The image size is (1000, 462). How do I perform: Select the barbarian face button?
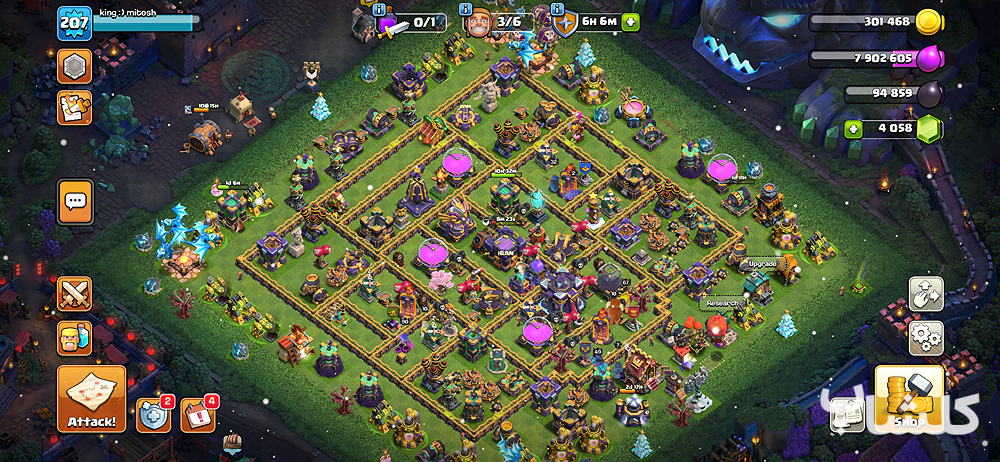[x=75, y=338]
